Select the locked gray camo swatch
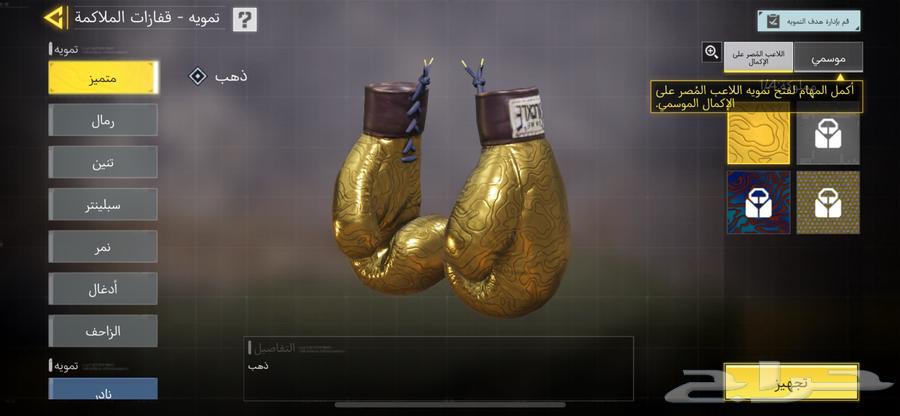This screenshot has width=900, height=416. click(x=827, y=138)
